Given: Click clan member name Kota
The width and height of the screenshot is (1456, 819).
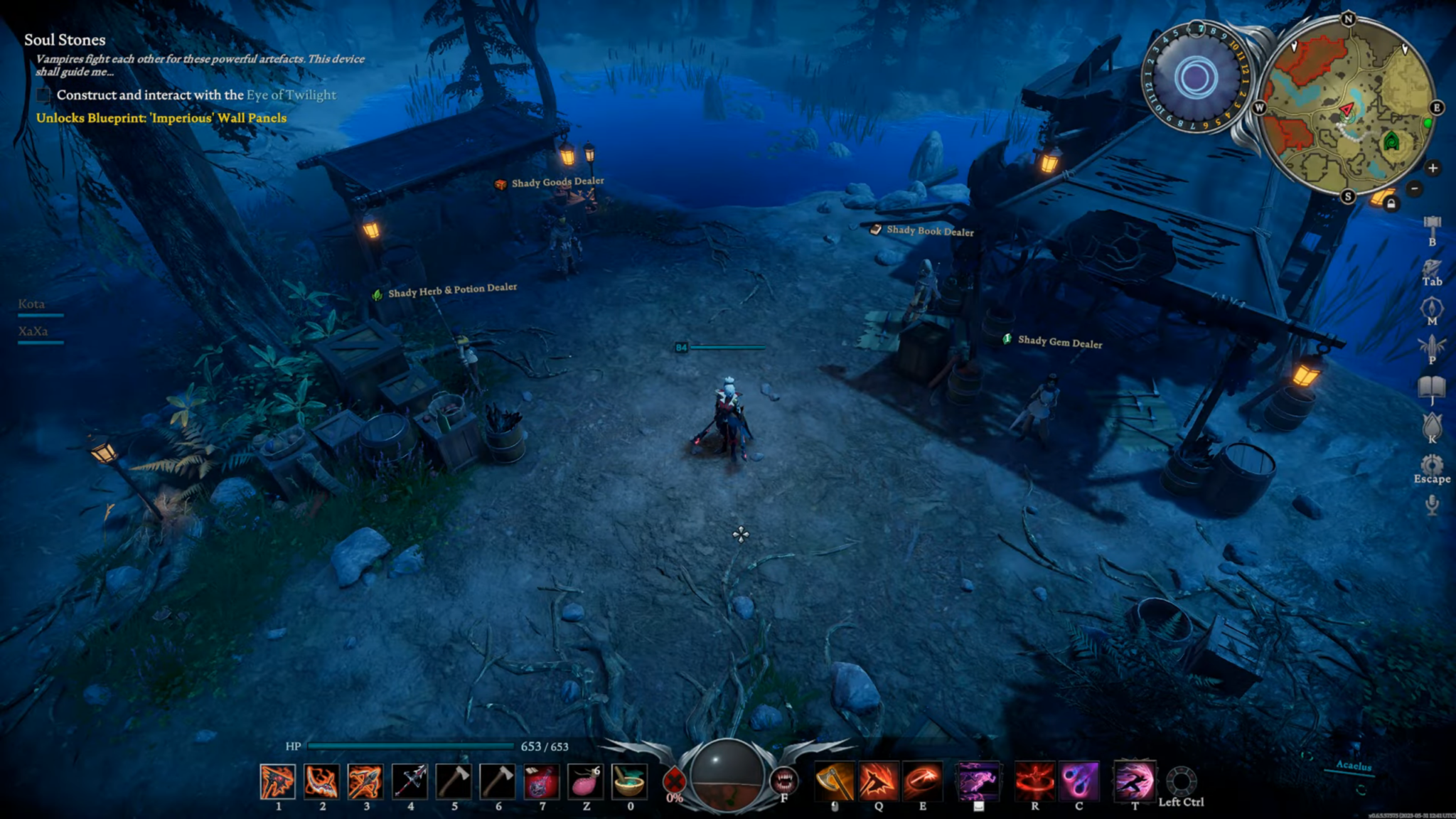Looking at the screenshot, I should (x=31, y=304).
